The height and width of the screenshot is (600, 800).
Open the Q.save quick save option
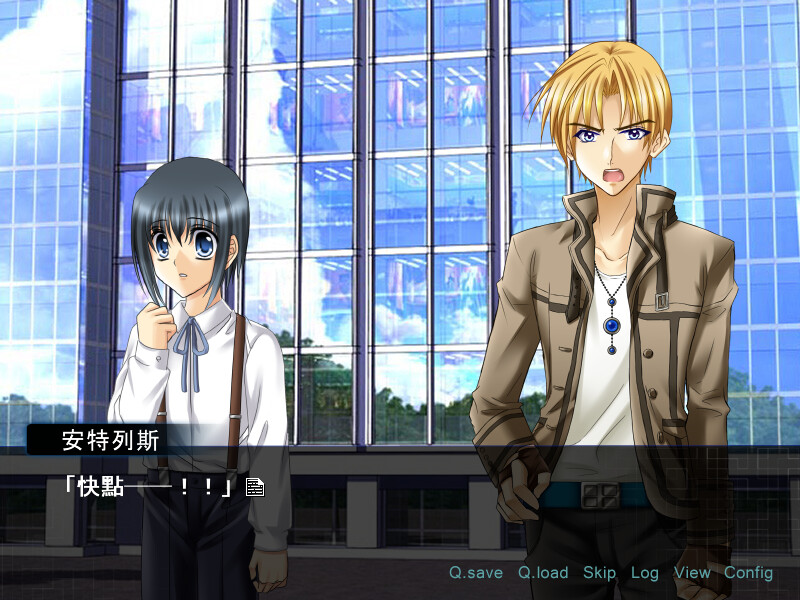click(475, 573)
